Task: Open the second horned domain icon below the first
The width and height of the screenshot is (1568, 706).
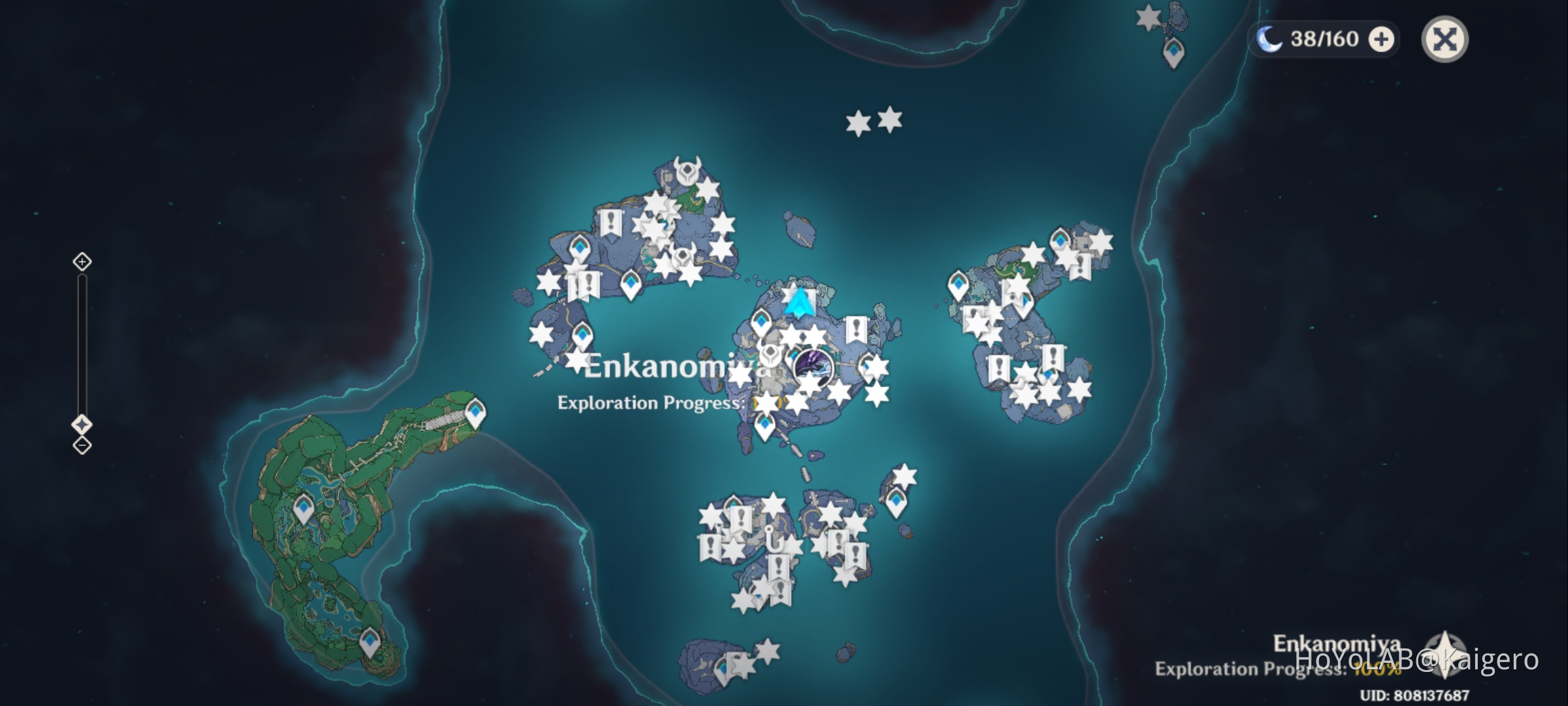Action: click(683, 256)
